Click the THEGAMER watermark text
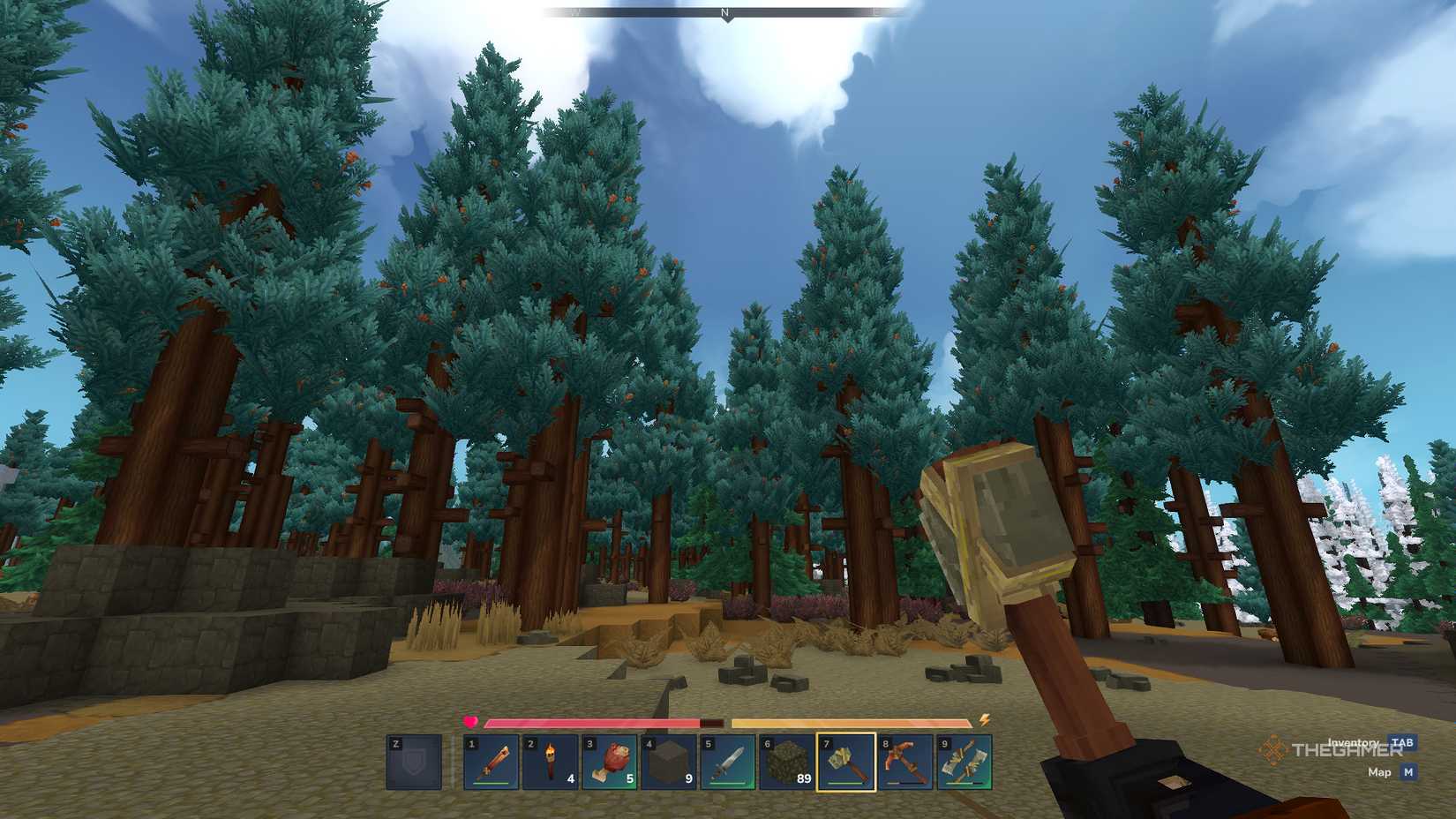Image resolution: width=1456 pixels, height=819 pixels. (x=1347, y=751)
